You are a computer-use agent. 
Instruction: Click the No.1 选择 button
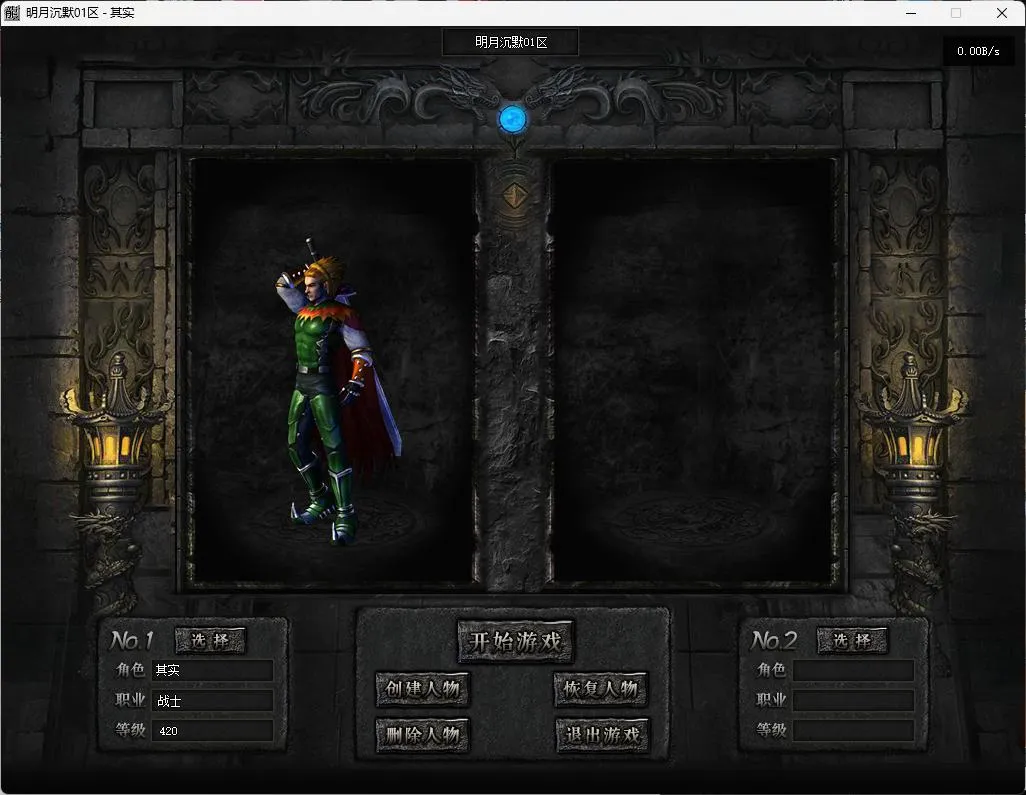coord(210,641)
